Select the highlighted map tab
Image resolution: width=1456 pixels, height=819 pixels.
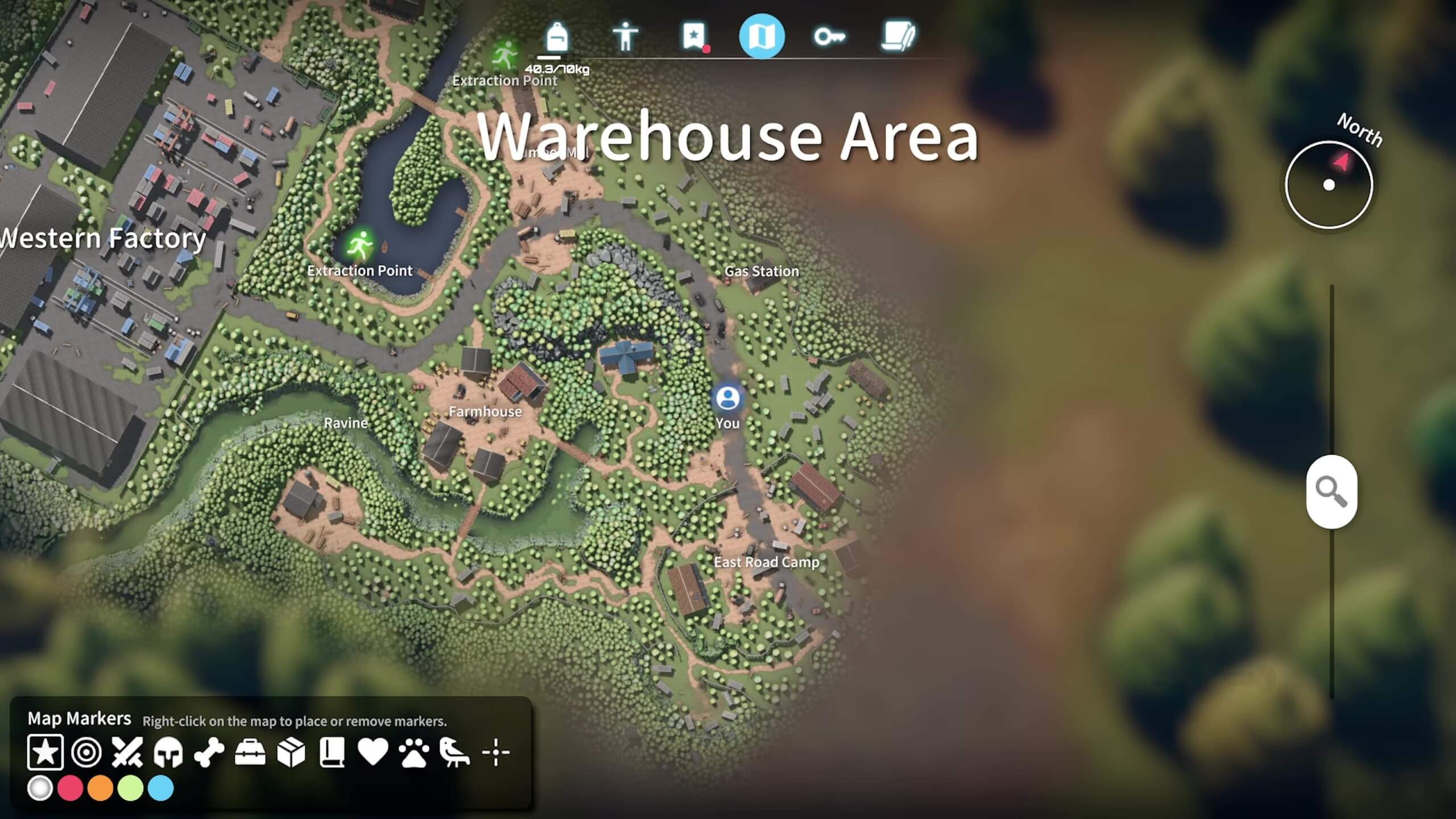pos(762,37)
